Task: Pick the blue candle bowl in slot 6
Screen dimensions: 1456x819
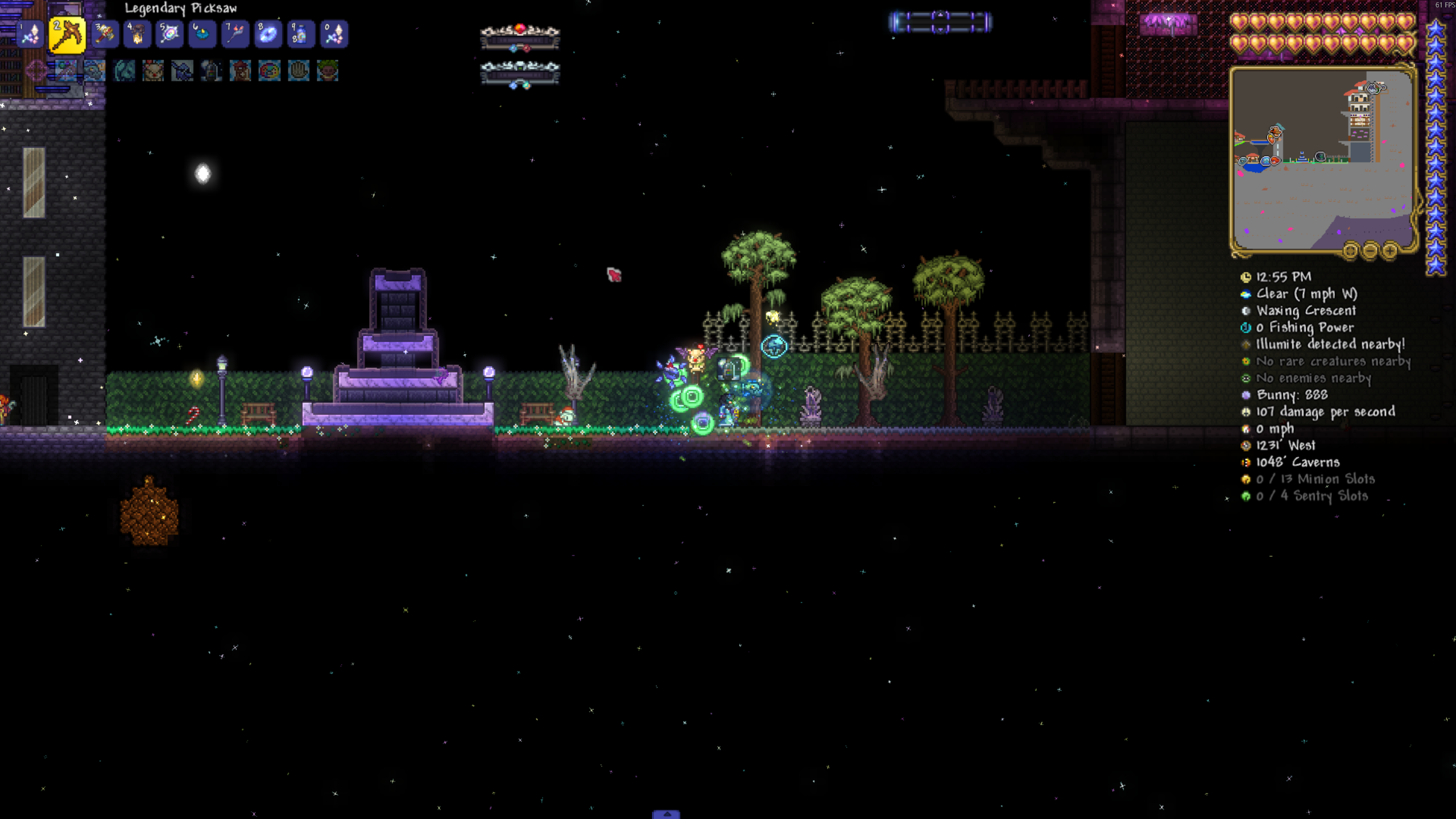Action: coord(202,35)
